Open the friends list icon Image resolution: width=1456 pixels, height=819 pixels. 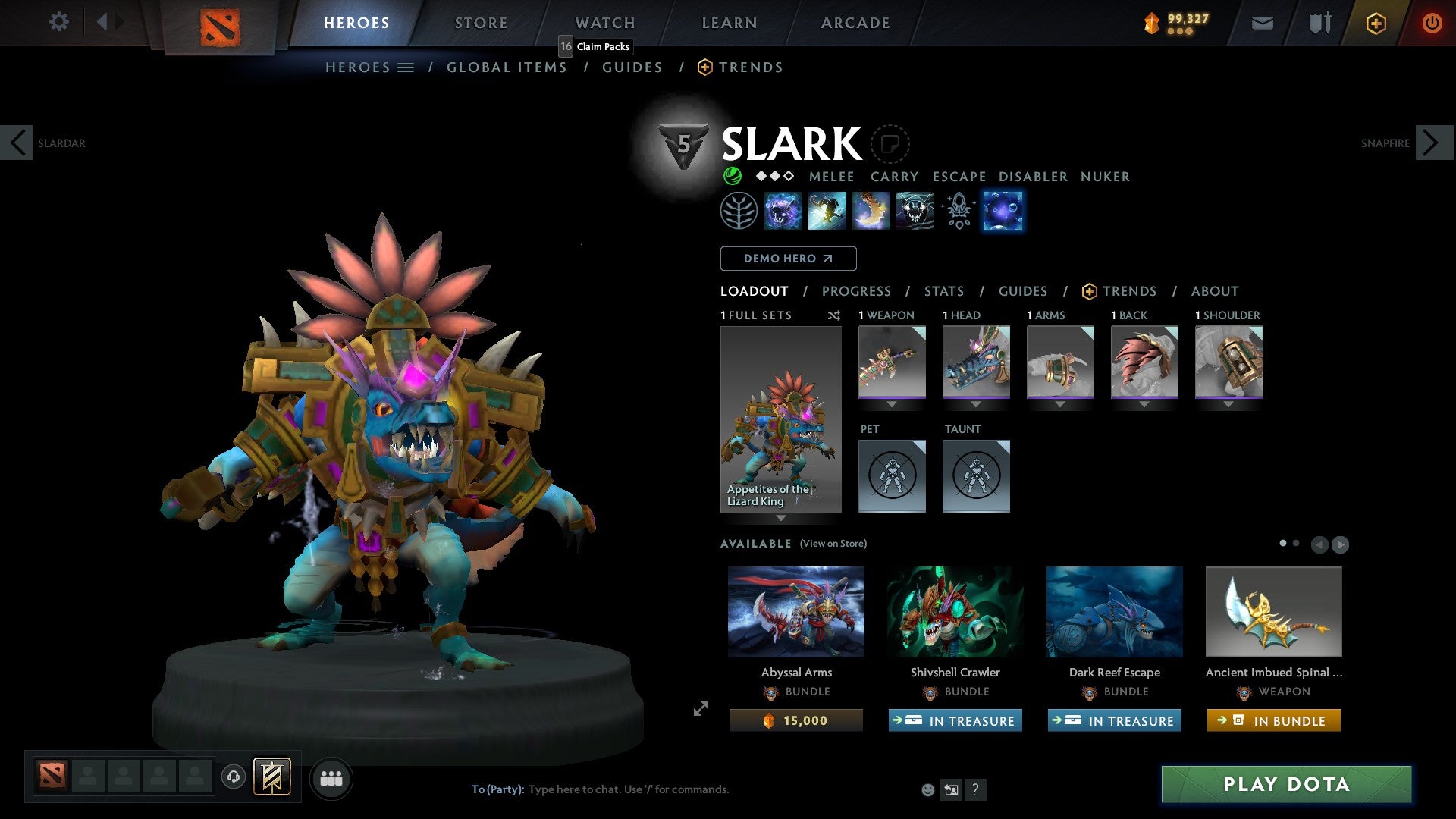[x=331, y=778]
